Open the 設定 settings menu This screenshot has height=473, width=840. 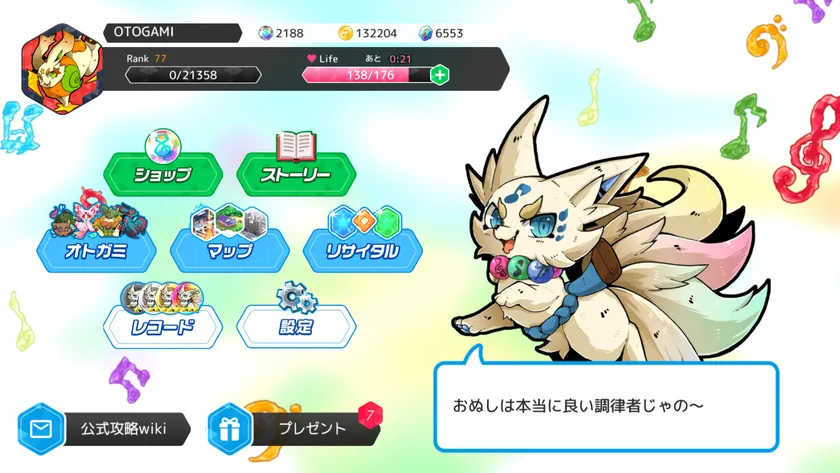tap(296, 326)
